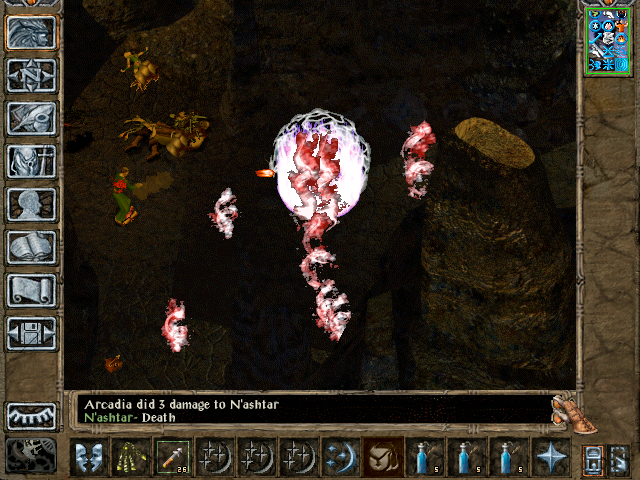
Task: Open special abilities with the star icon
Action: (550, 457)
